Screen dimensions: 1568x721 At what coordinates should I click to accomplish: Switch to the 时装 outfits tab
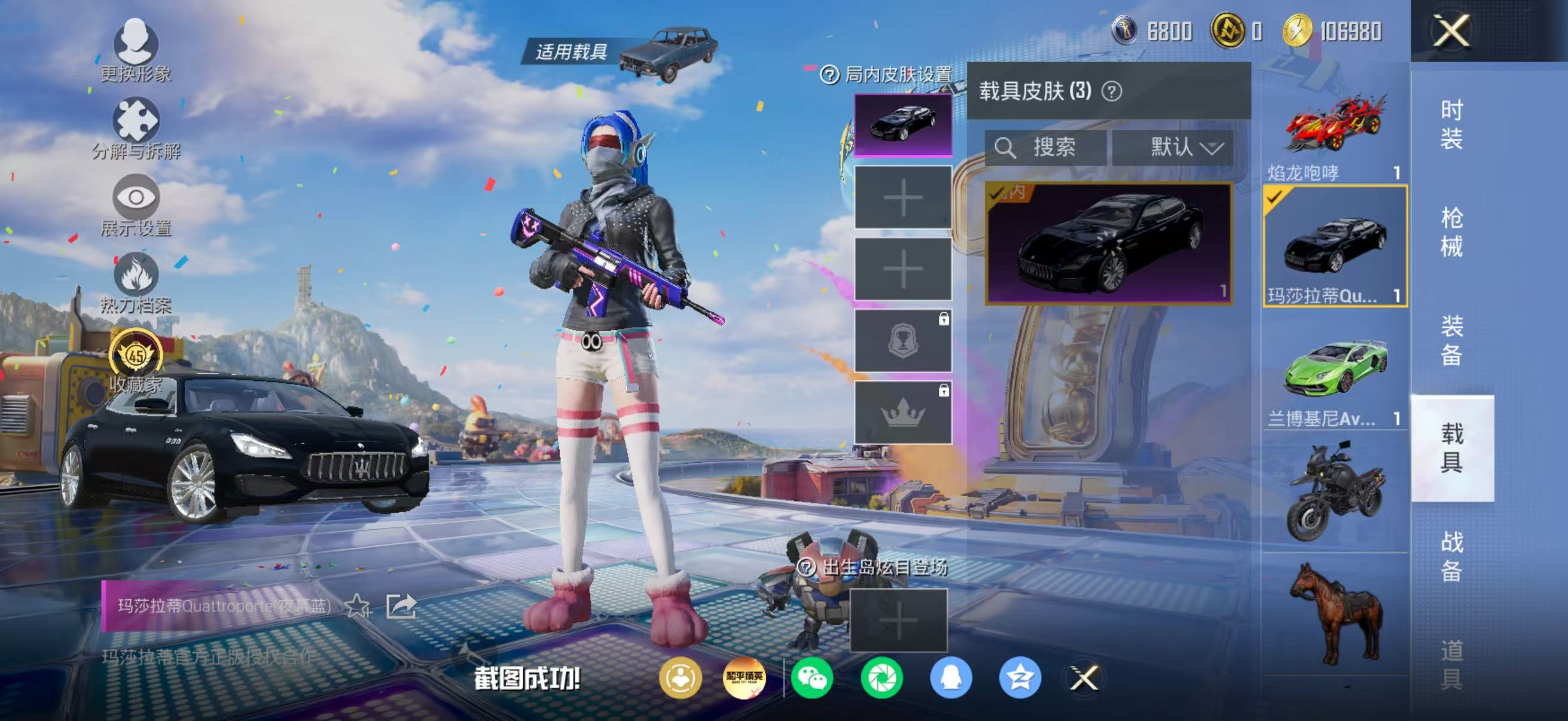[1451, 125]
